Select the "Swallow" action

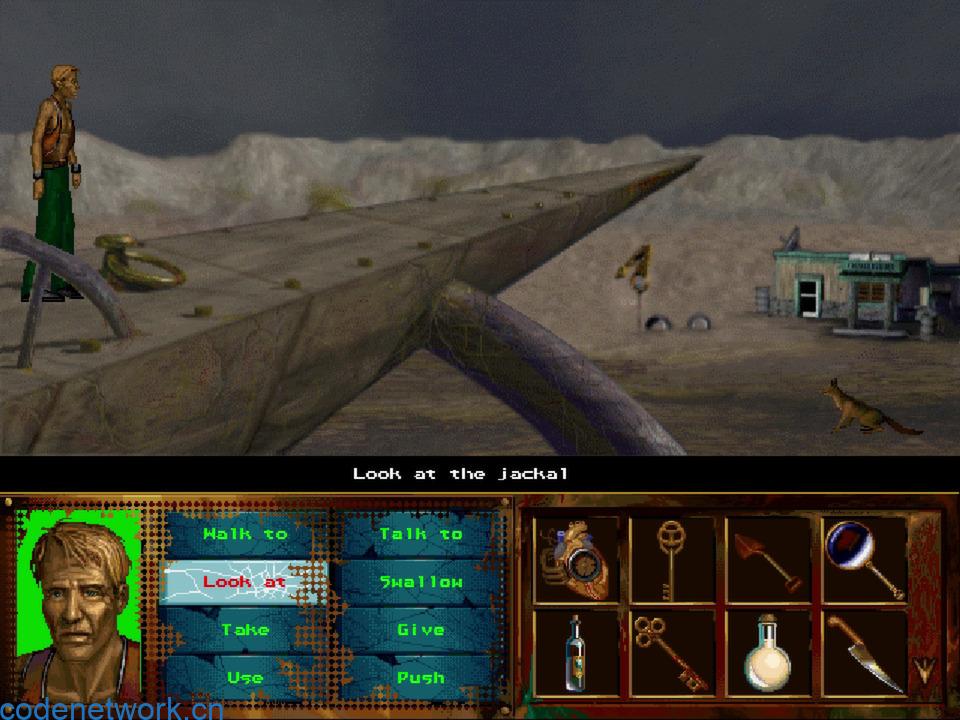coord(421,582)
